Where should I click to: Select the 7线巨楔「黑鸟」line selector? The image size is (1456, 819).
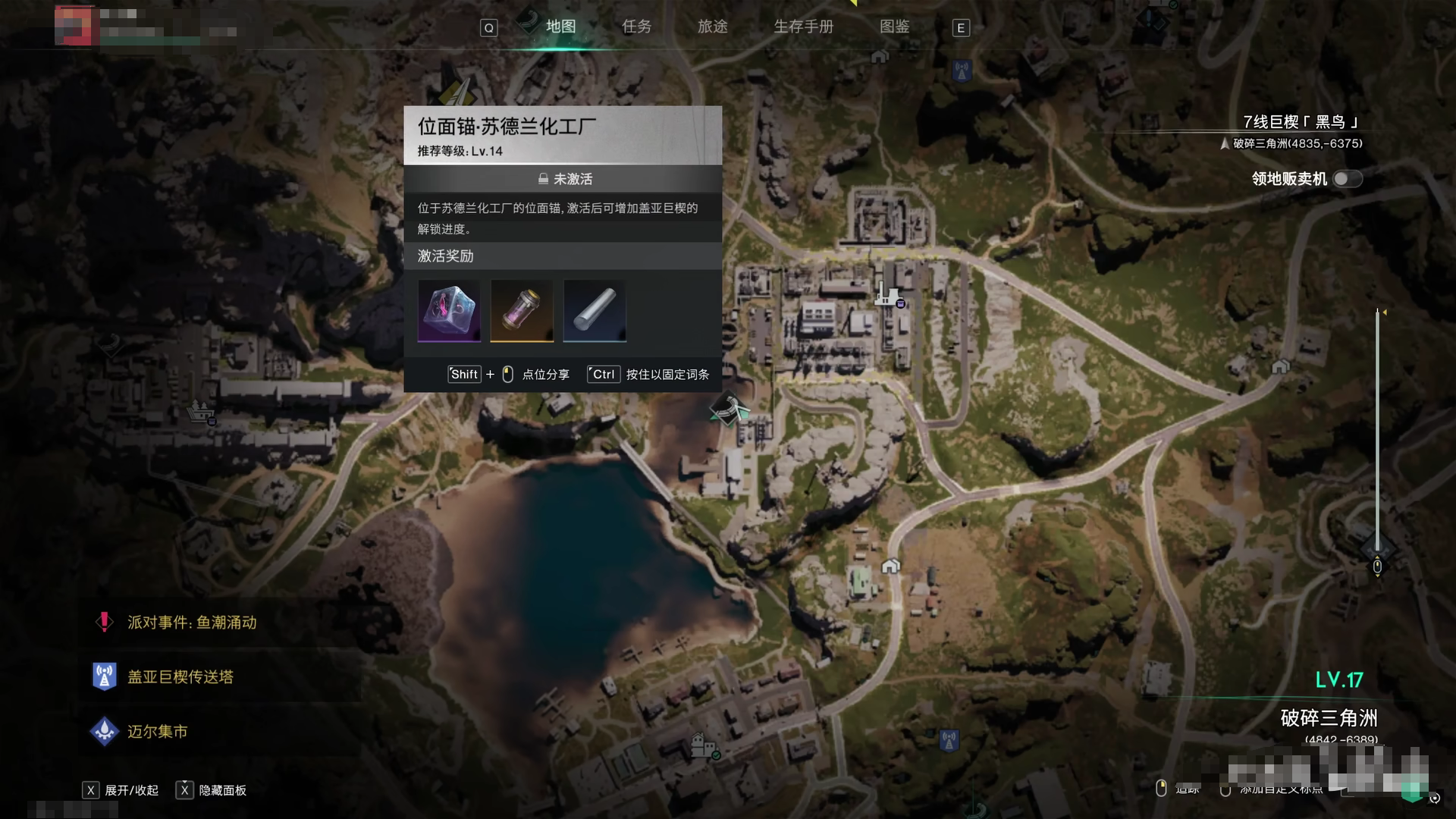pos(1300,122)
